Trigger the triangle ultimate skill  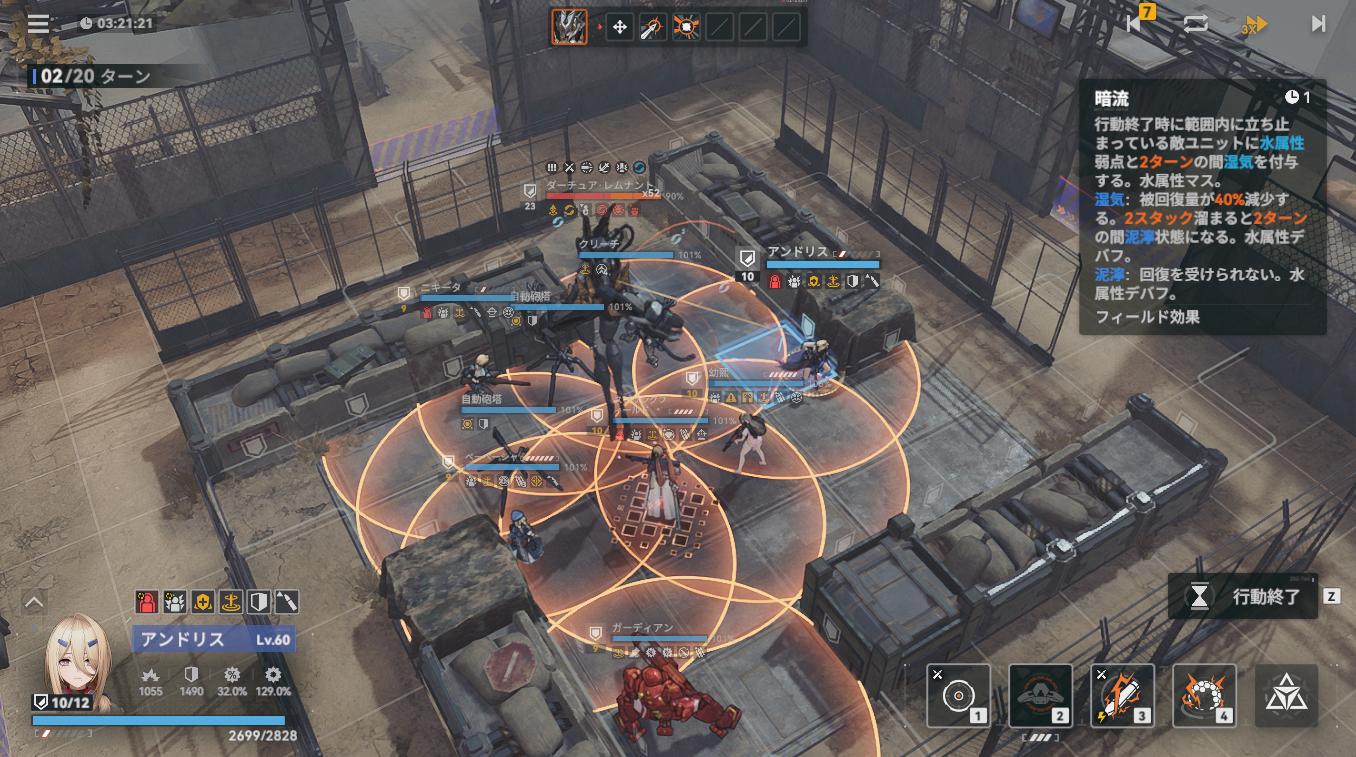(1286, 696)
